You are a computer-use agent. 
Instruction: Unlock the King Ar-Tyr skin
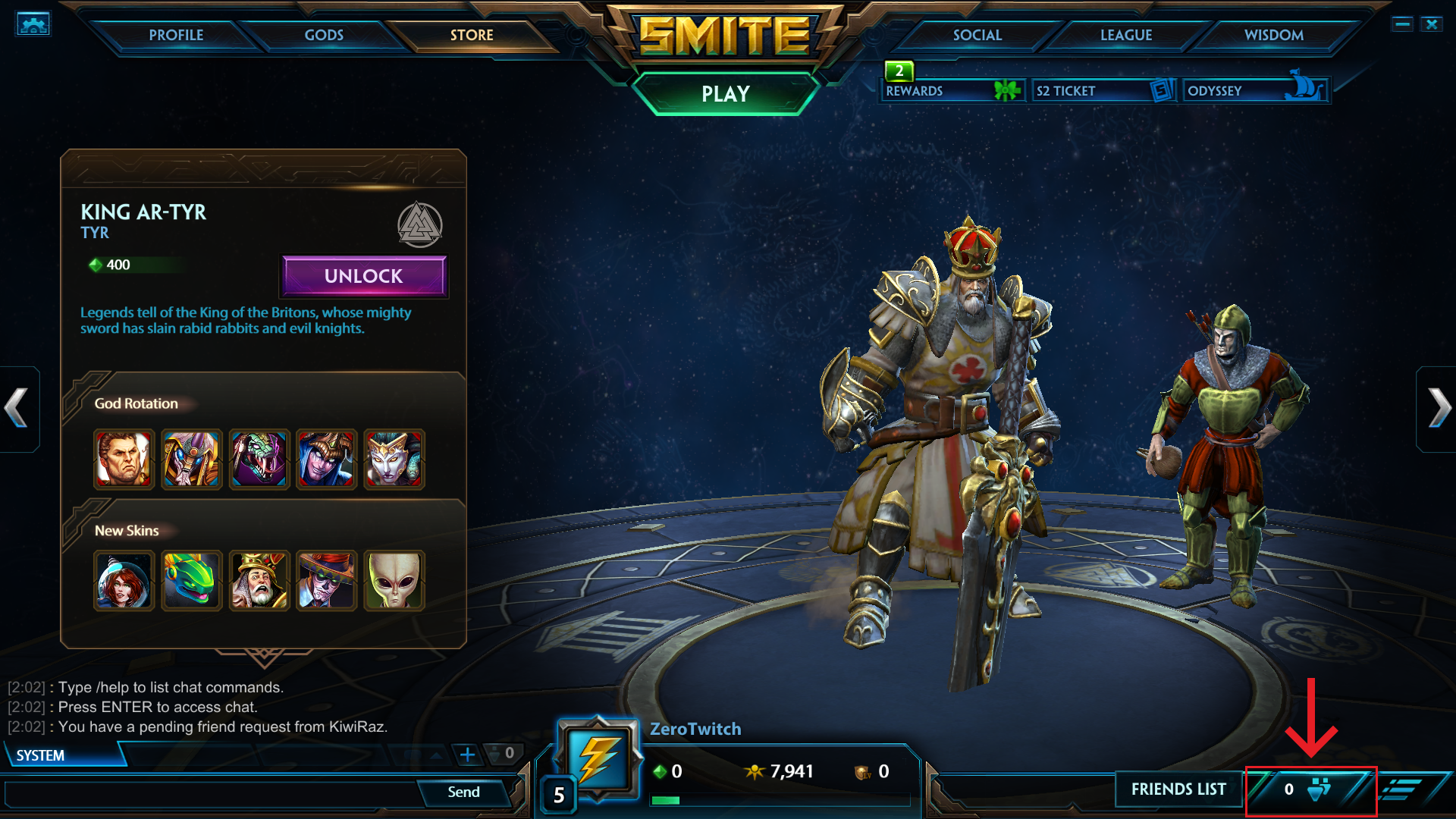click(x=364, y=276)
